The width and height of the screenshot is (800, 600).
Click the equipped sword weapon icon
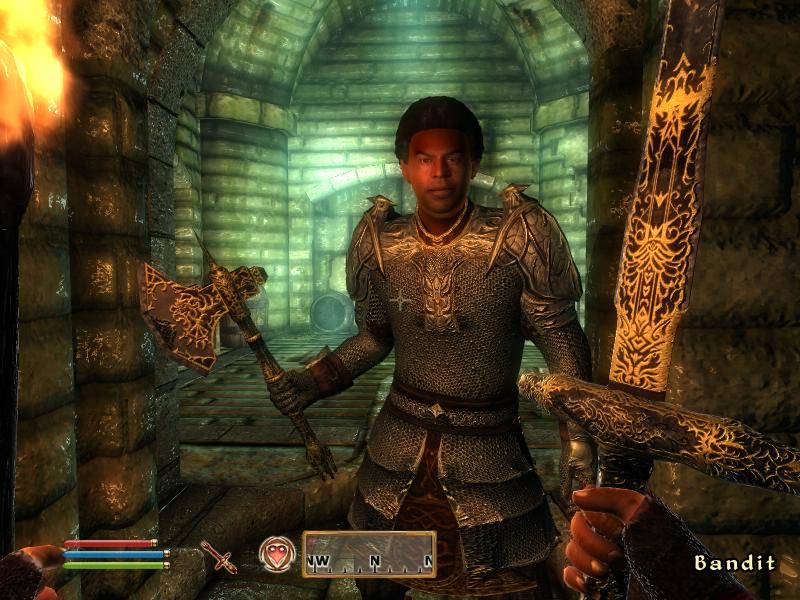click(218, 556)
